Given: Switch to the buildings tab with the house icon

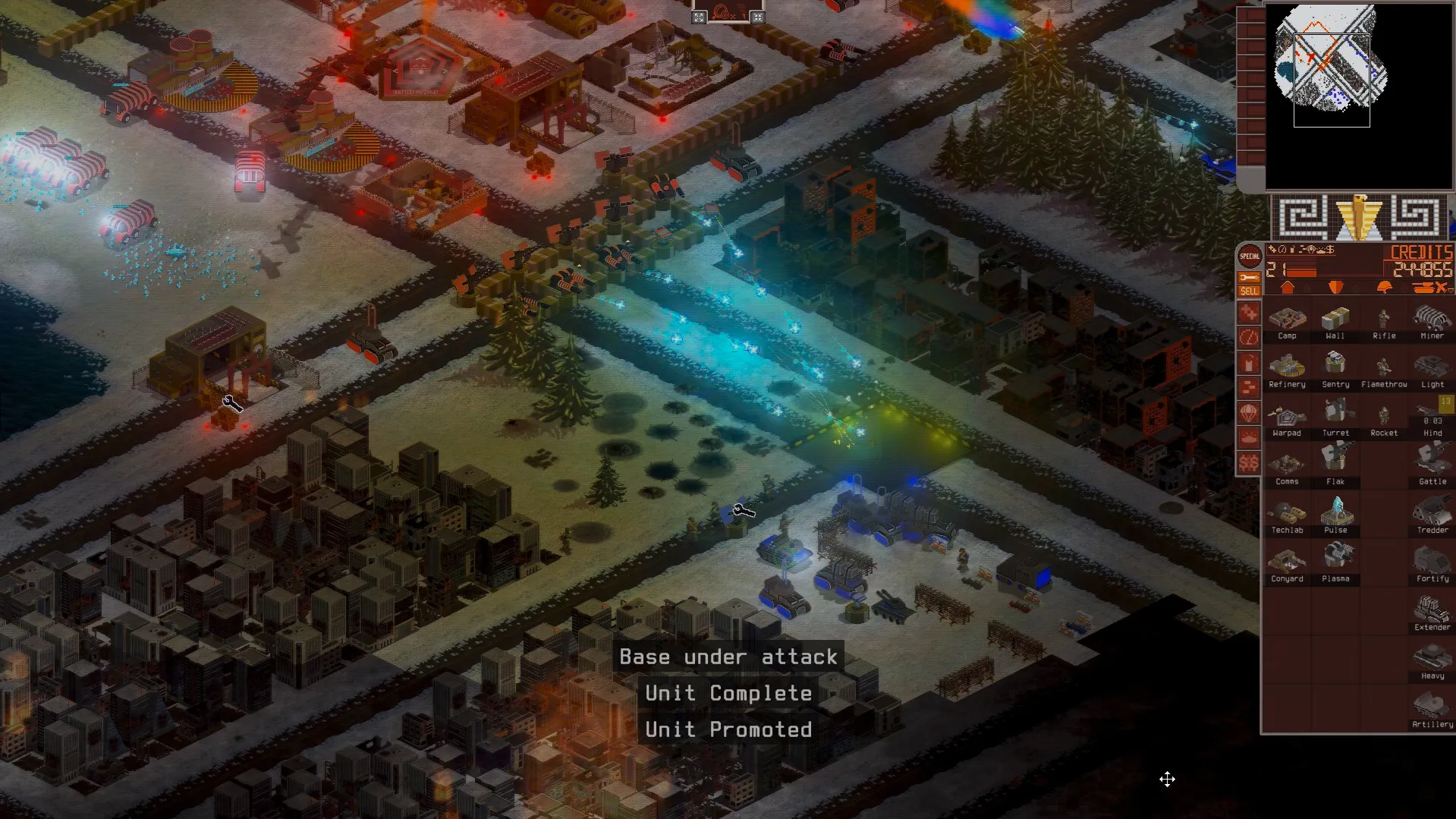Looking at the screenshot, I should pyautogui.click(x=1288, y=288).
